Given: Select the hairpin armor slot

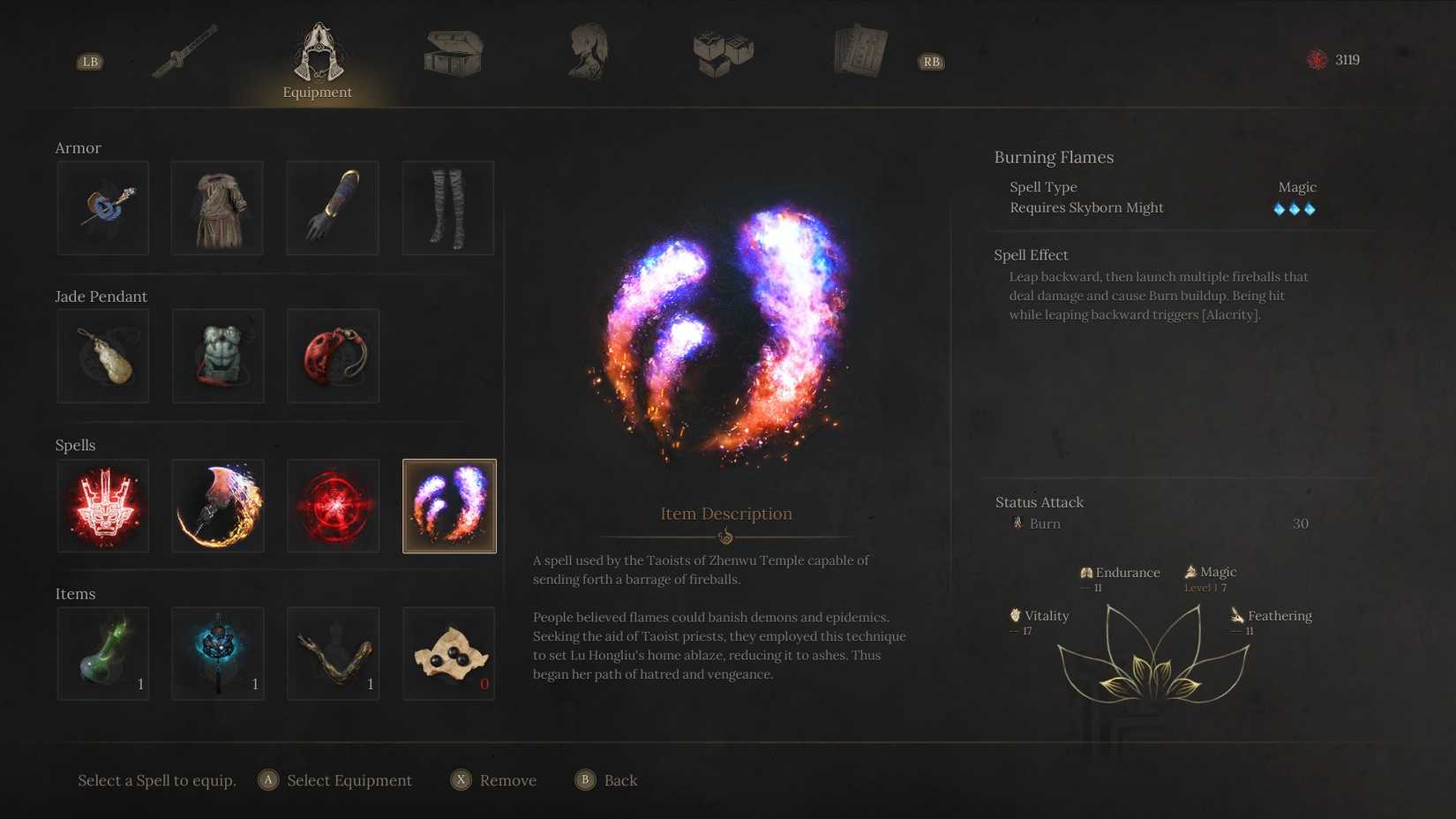Looking at the screenshot, I should coord(102,207).
